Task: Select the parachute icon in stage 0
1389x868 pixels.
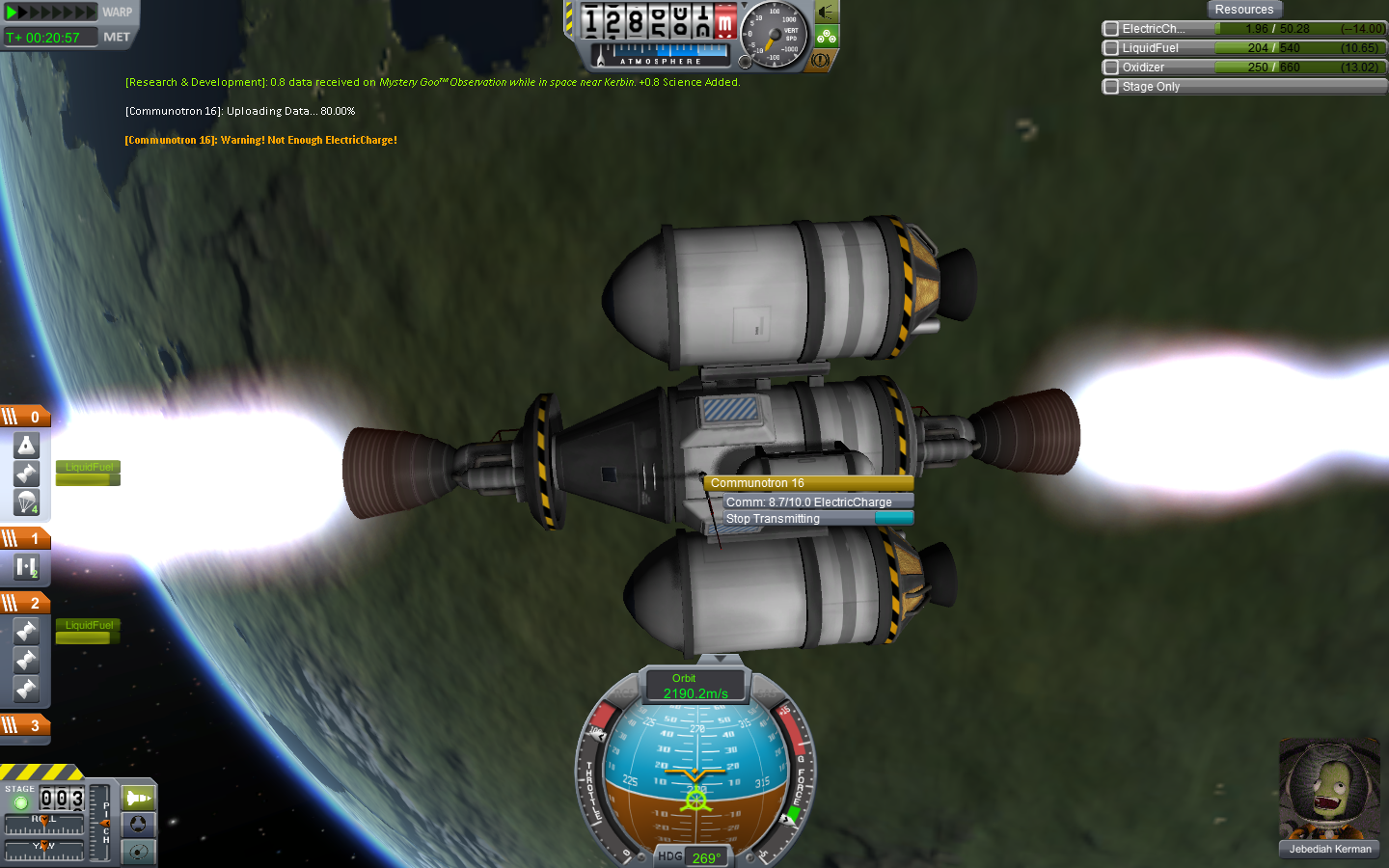Action: [x=26, y=502]
